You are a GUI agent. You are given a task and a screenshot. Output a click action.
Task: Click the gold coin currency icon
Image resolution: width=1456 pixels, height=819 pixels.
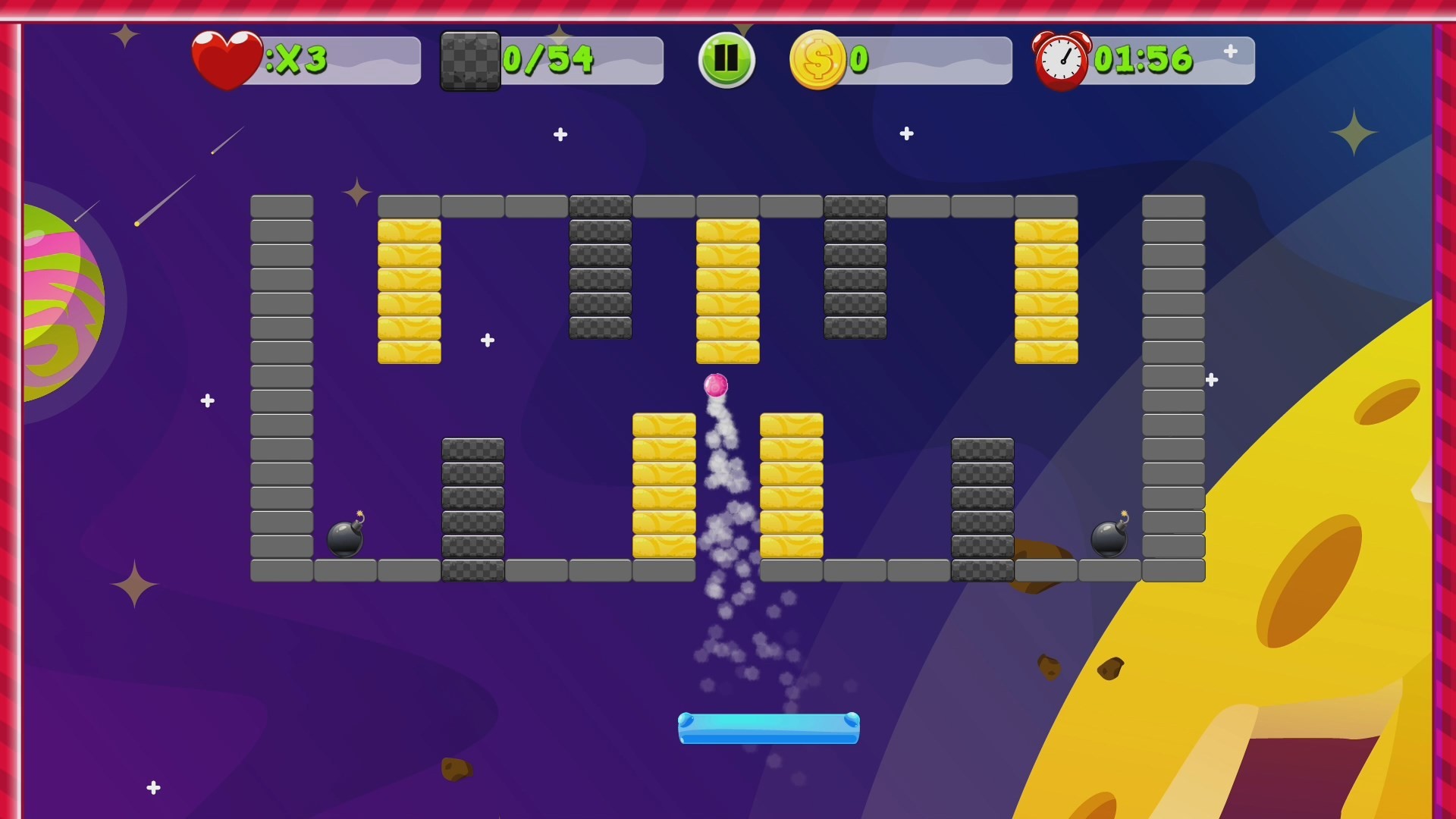click(x=817, y=59)
